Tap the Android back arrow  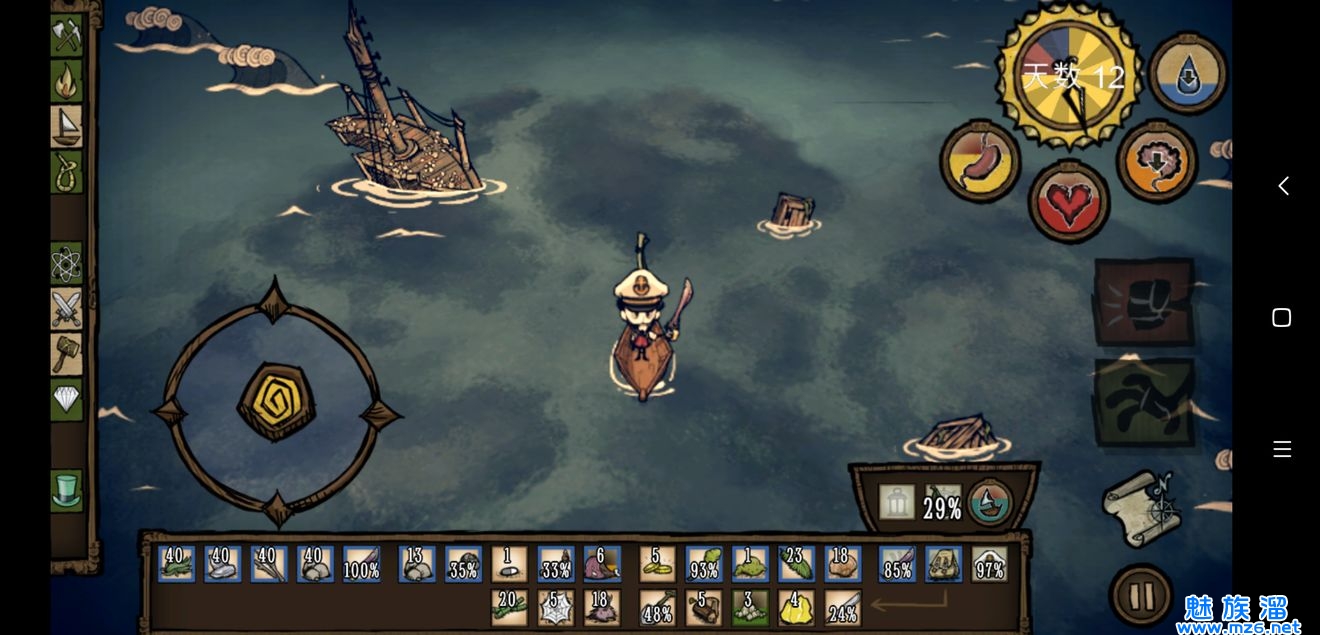click(x=1283, y=186)
